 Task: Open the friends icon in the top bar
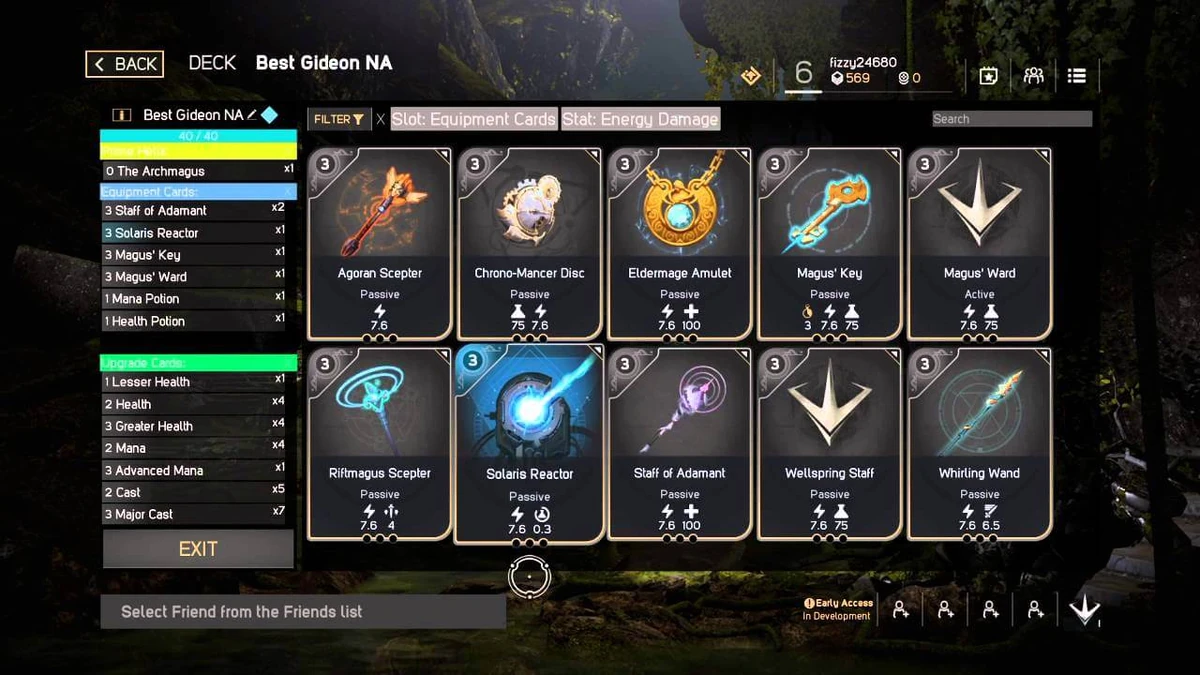(x=1034, y=76)
